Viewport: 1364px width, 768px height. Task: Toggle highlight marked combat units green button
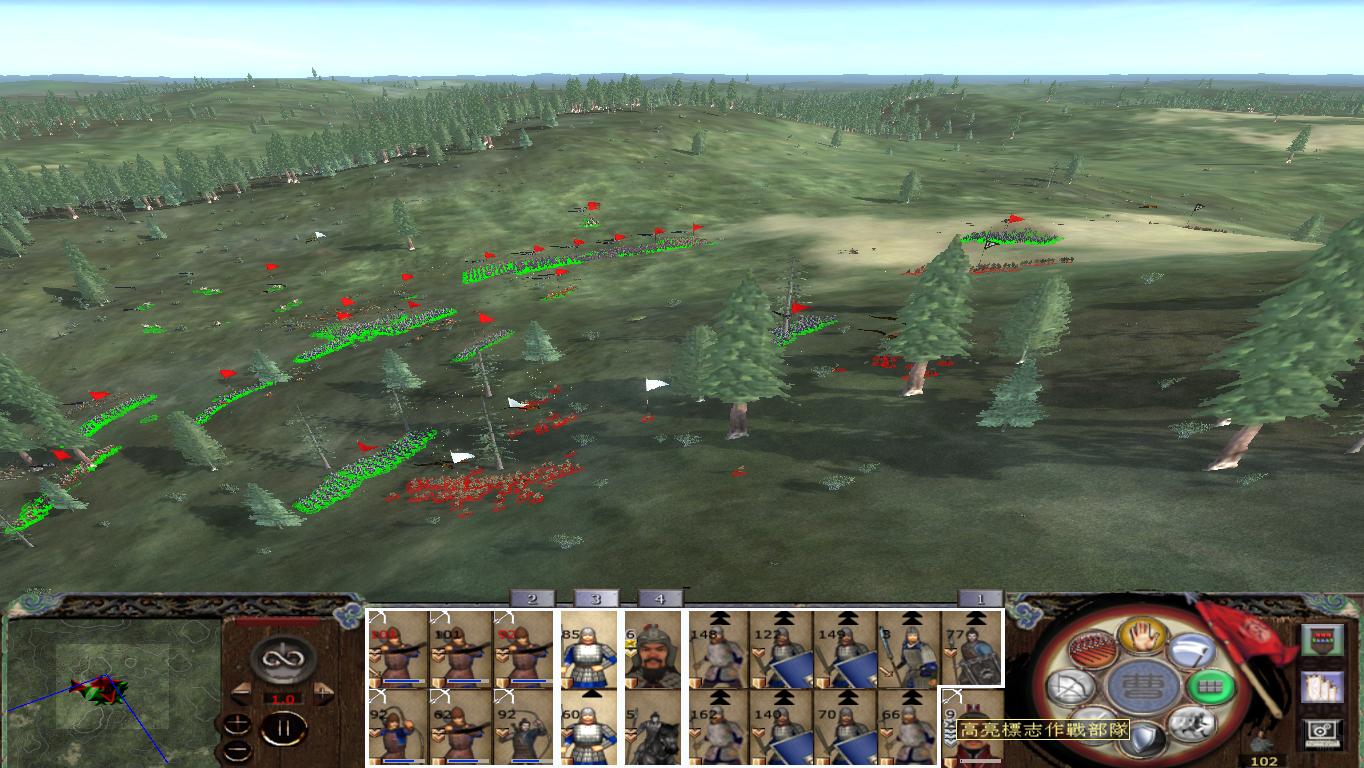[x=1210, y=689]
